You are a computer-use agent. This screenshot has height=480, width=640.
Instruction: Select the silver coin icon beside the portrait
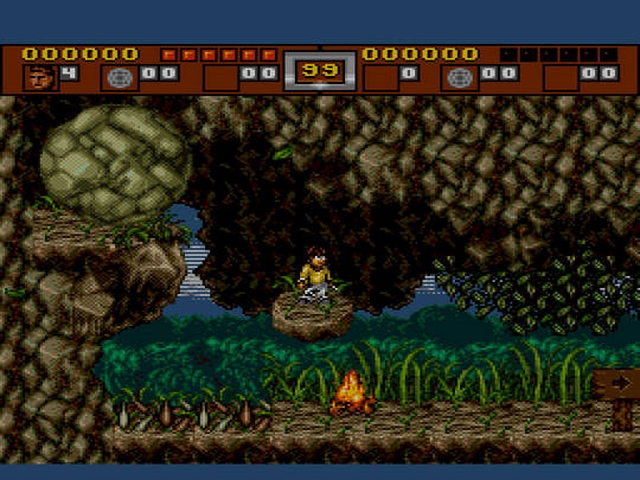(120, 75)
